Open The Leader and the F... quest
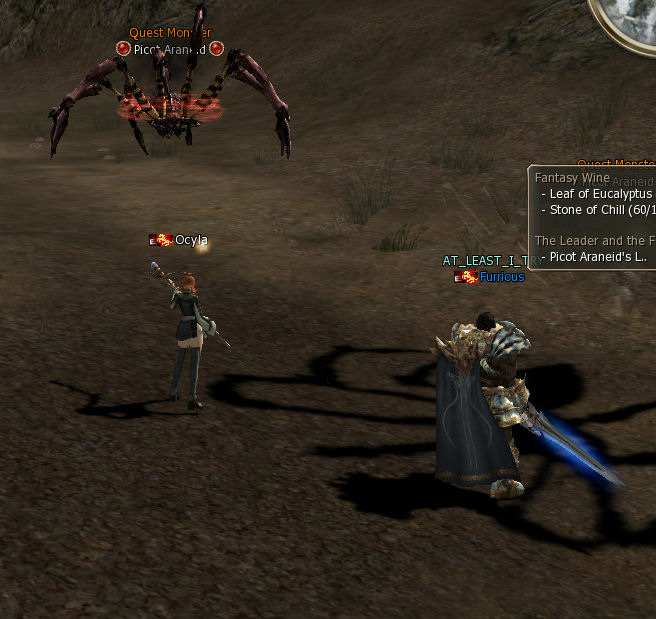This screenshot has height=619, width=656. click(594, 241)
